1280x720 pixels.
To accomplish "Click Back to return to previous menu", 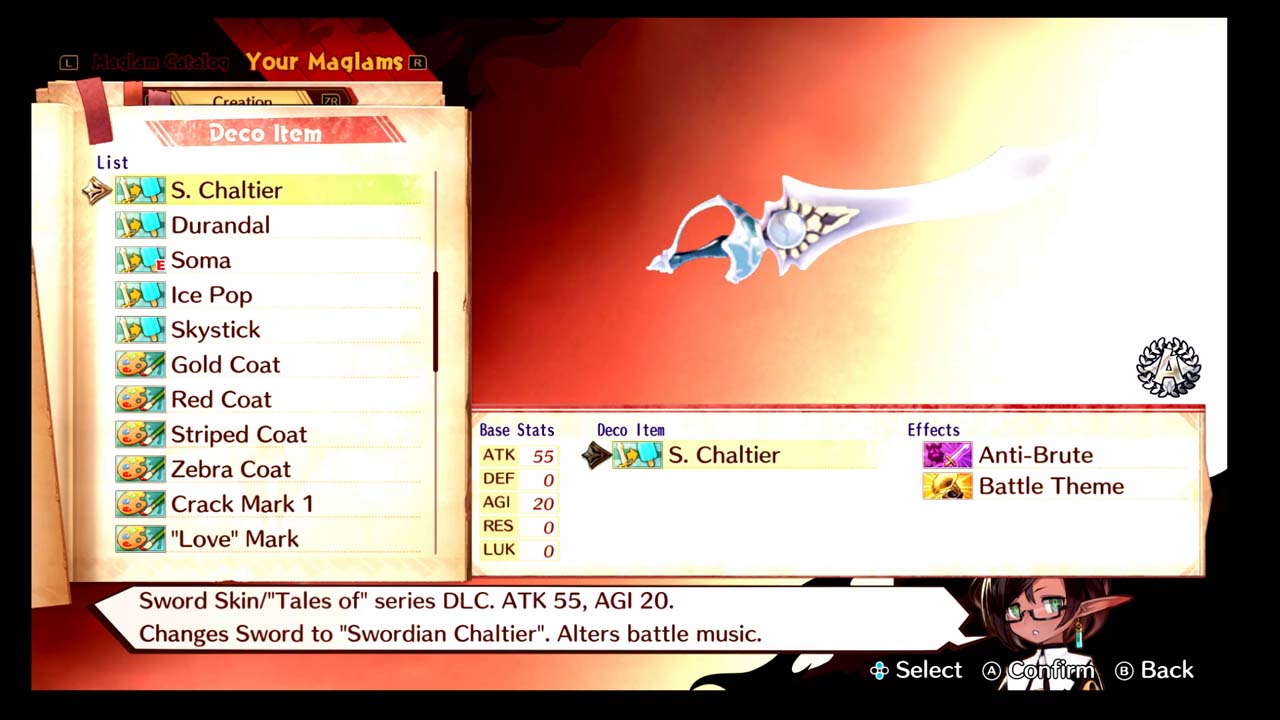I will (1153, 670).
